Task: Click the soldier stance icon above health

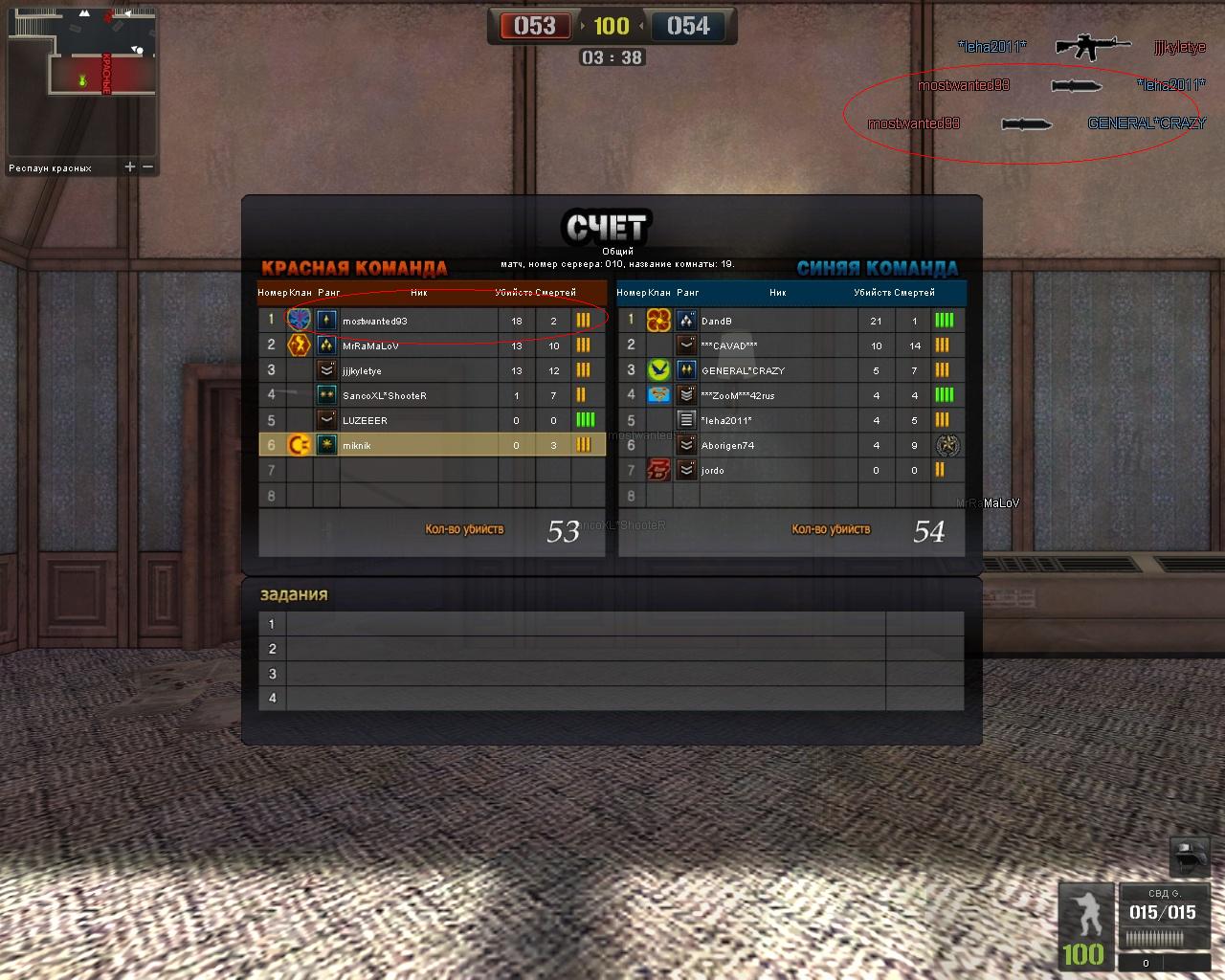Action: [x=1084, y=914]
